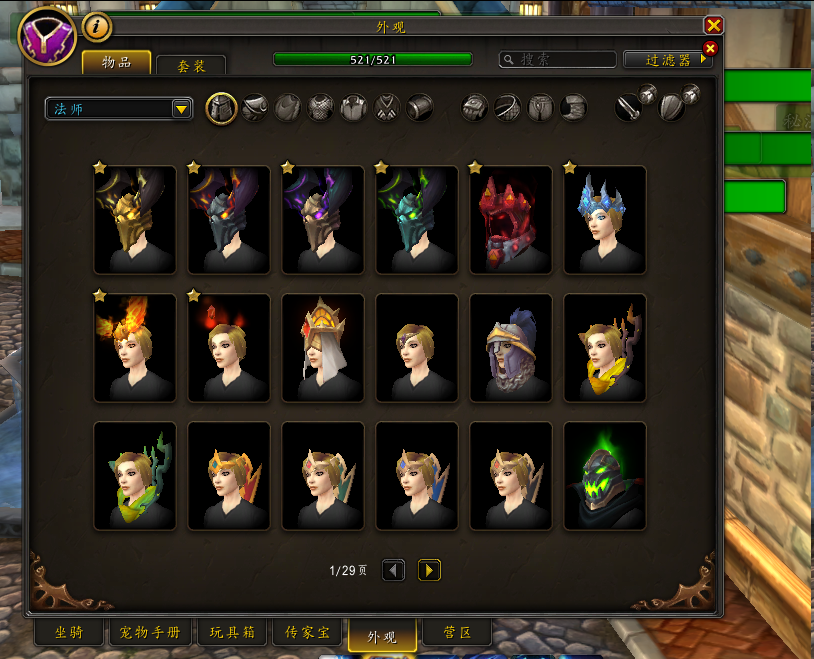814x659 pixels.
Task: Go to the previous appearance page
Action: (x=393, y=570)
